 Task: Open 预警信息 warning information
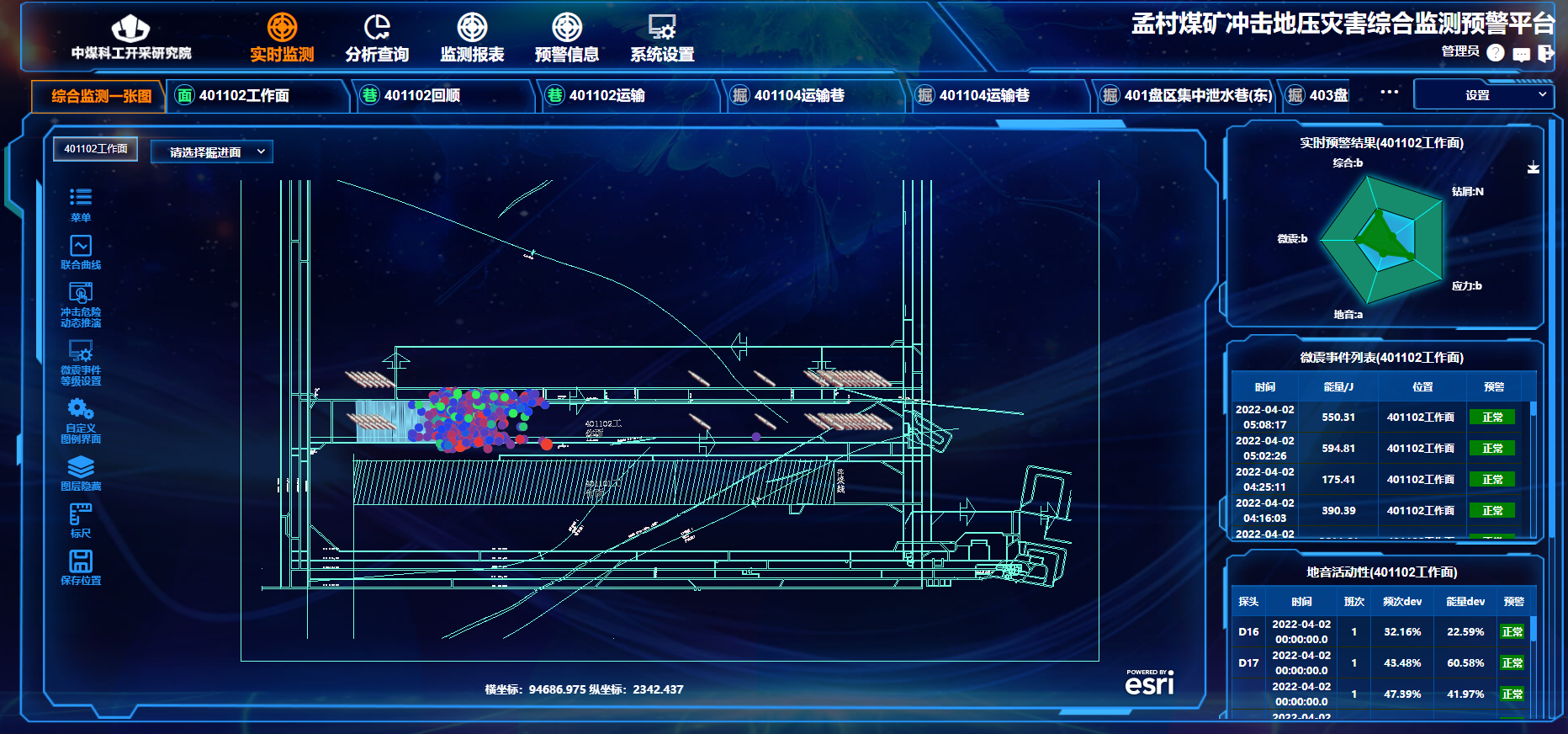point(567,38)
